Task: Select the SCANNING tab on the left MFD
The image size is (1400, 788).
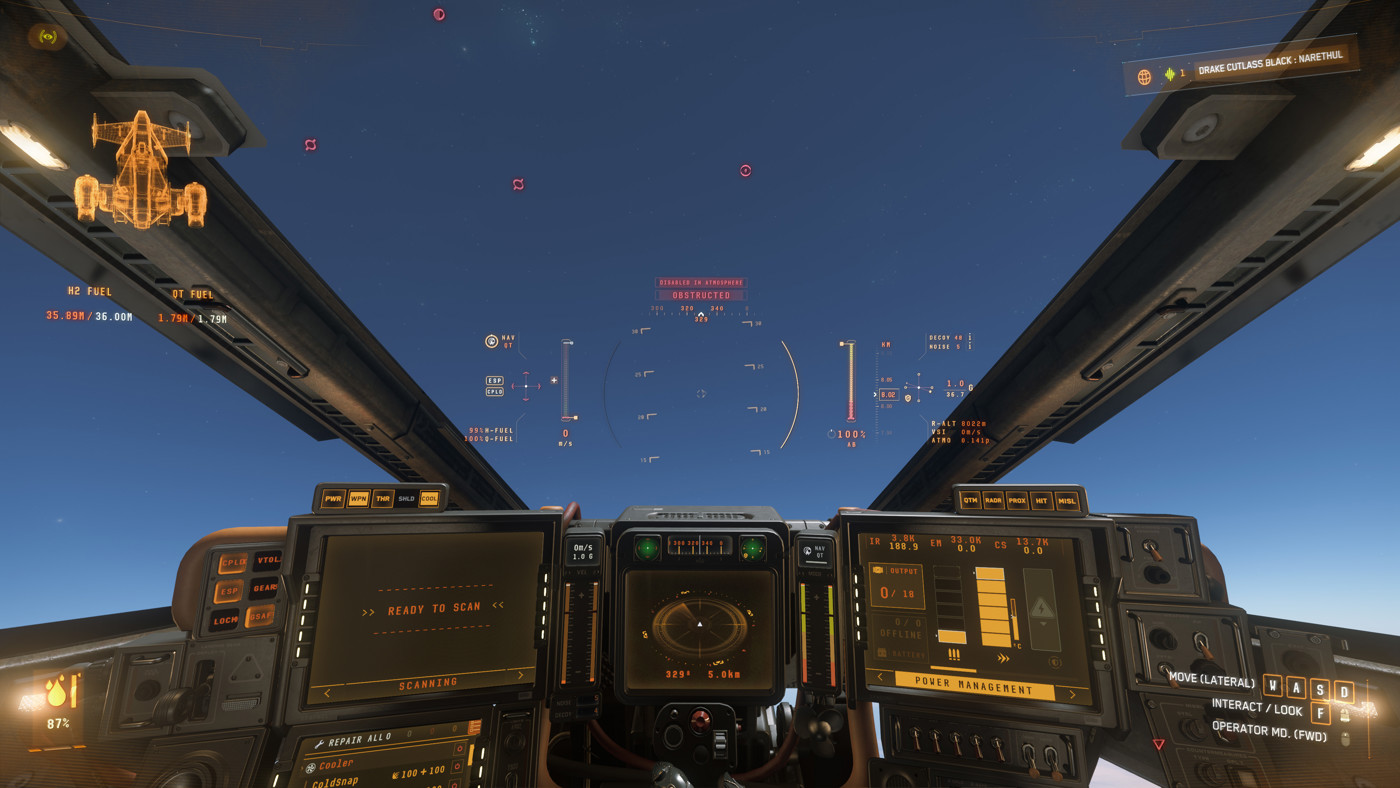Action: coord(427,682)
